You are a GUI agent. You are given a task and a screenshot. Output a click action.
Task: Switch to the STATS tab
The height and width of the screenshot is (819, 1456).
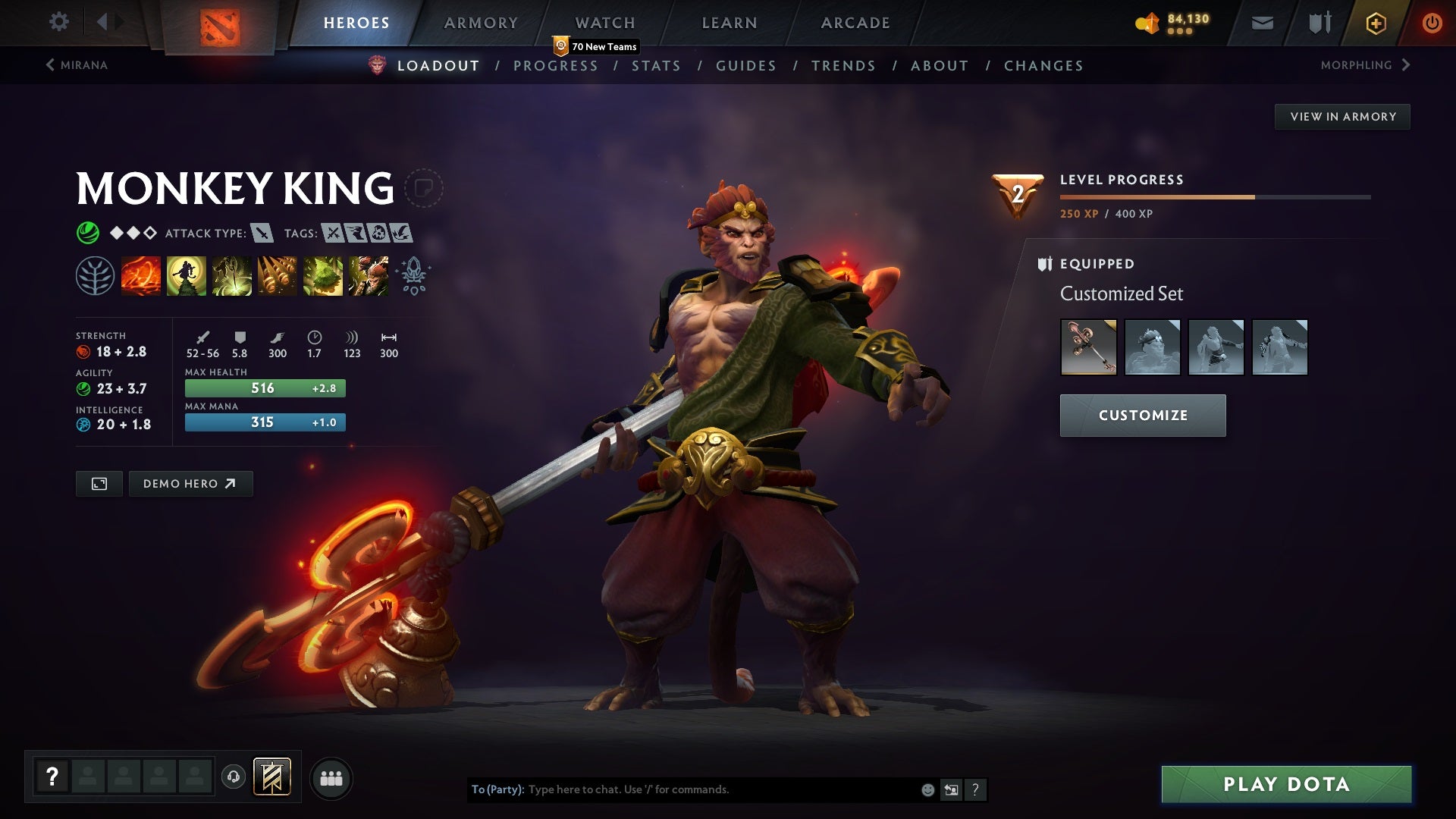pyautogui.click(x=657, y=66)
